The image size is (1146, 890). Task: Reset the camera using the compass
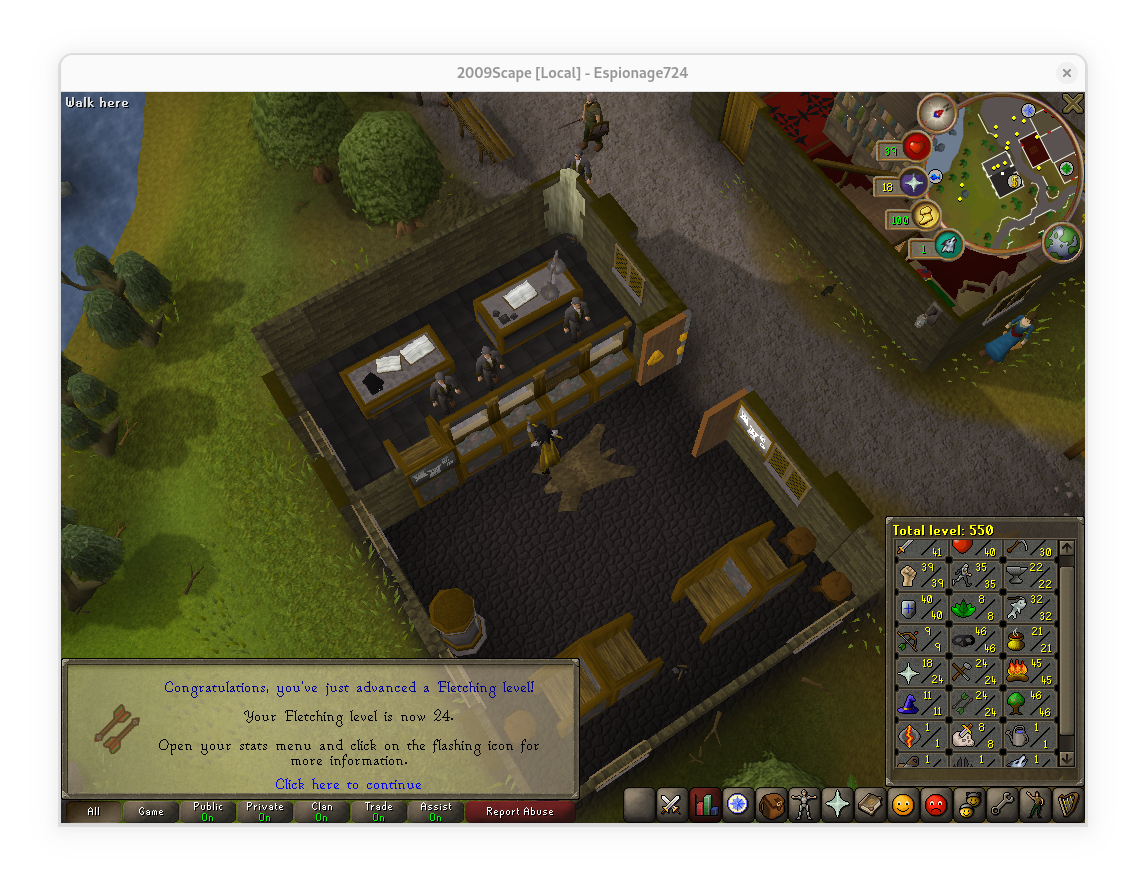coord(938,112)
